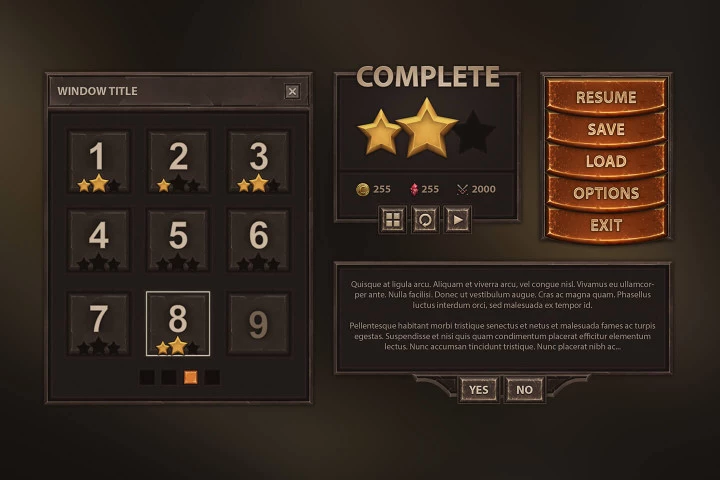Viewport: 720px width, 480px height.
Task: Open level 3 tile
Action: pyautogui.click(x=259, y=160)
